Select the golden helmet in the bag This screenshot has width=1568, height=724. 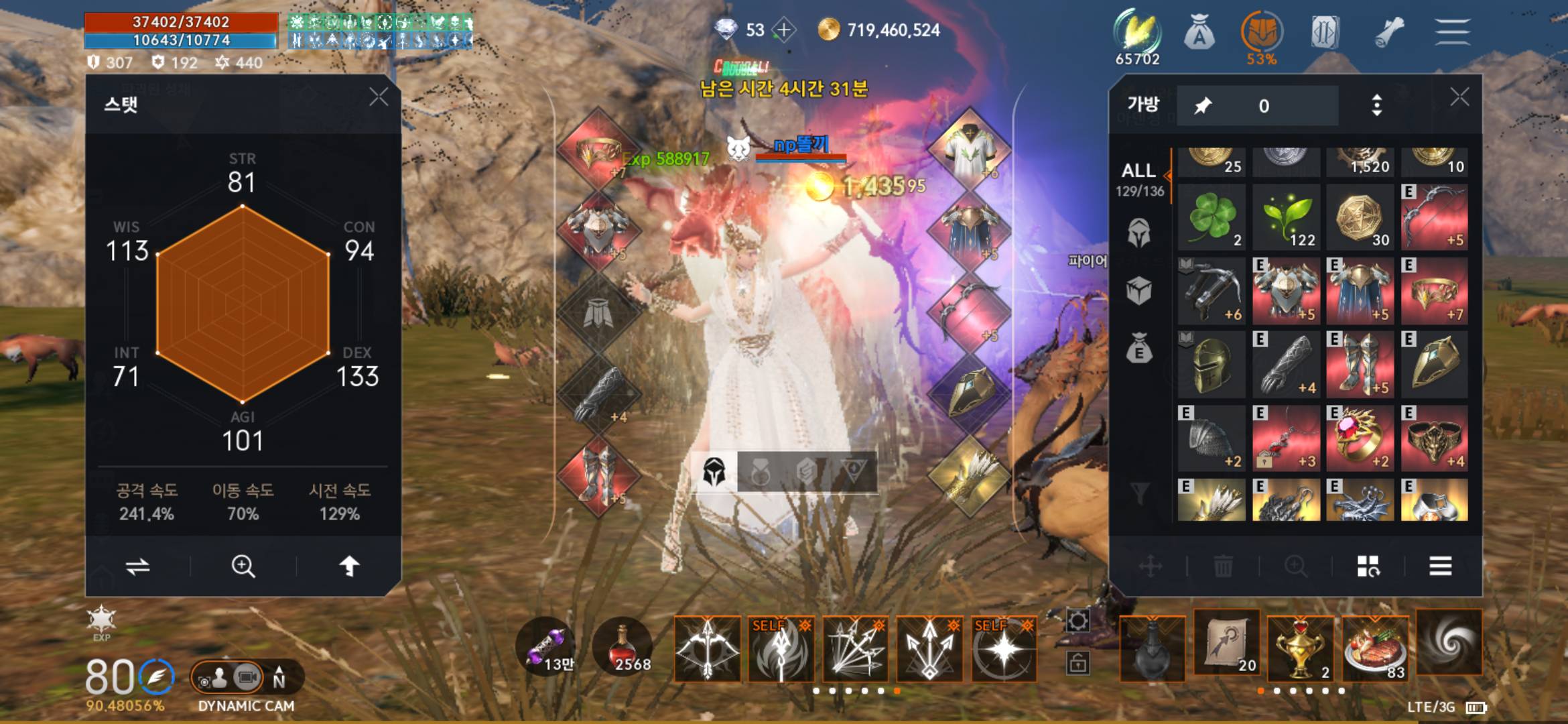tap(1212, 364)
